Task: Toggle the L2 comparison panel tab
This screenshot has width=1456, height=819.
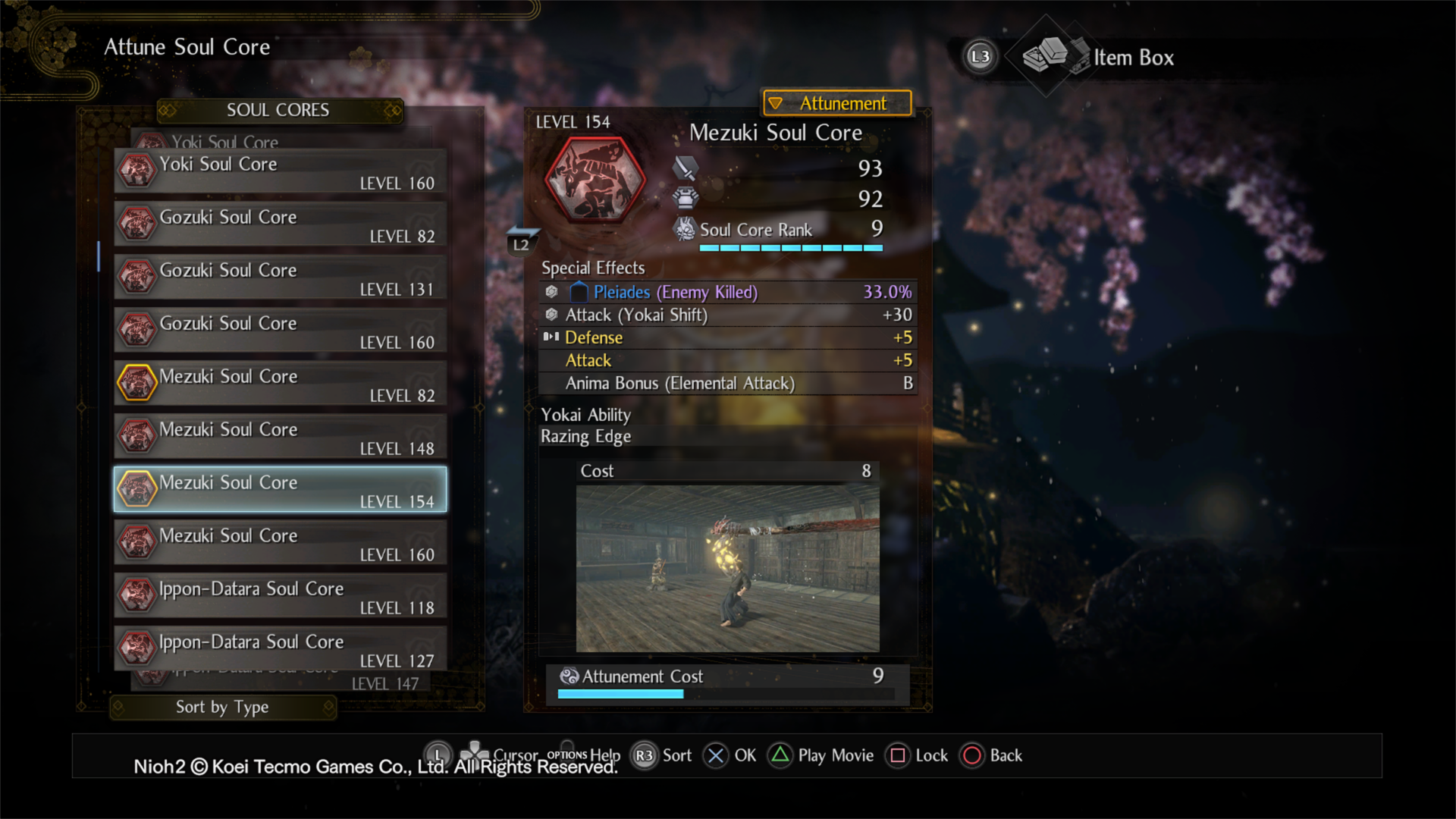Action: coord(522,241)
